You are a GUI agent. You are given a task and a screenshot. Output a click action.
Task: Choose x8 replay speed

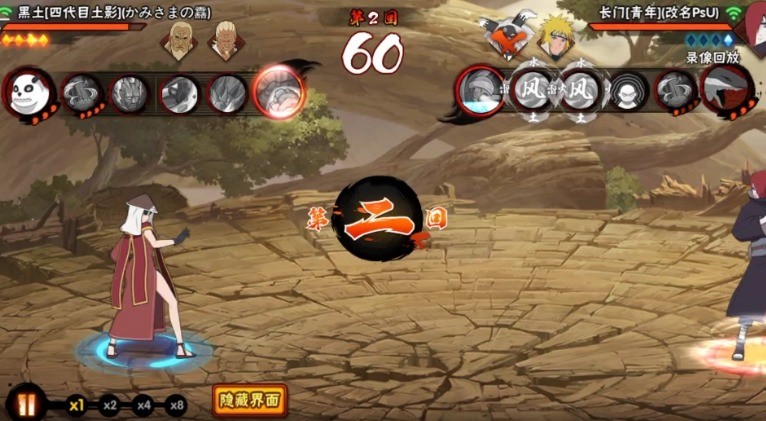pyautogui.click(x=176, y=405)
